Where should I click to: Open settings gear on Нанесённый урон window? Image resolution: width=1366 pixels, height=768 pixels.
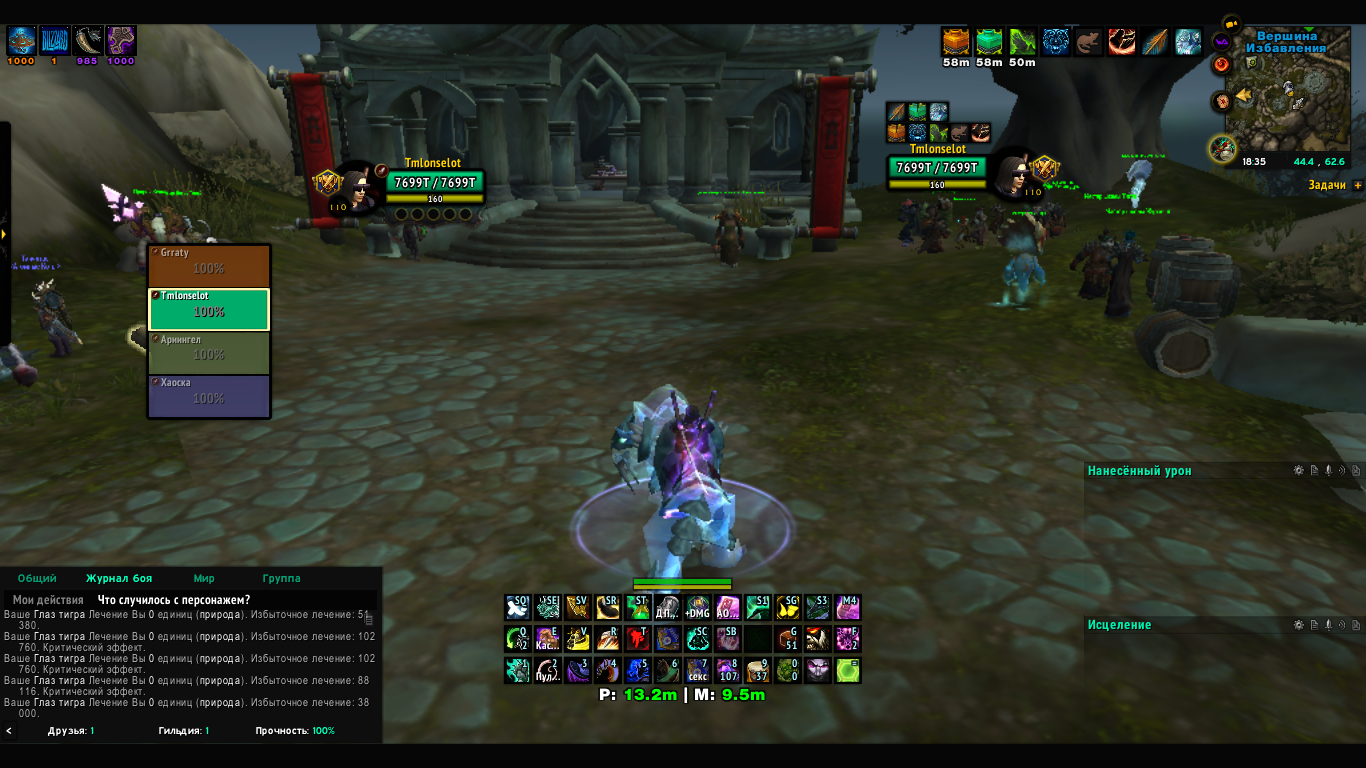1298,471
